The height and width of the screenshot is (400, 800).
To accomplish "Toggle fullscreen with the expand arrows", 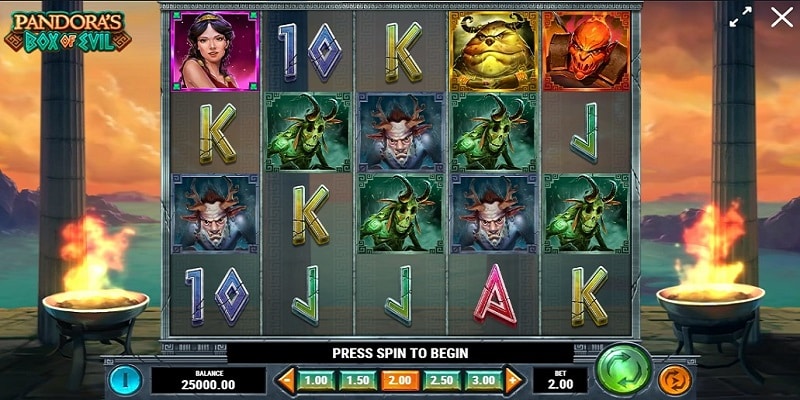I will point(740,17).
